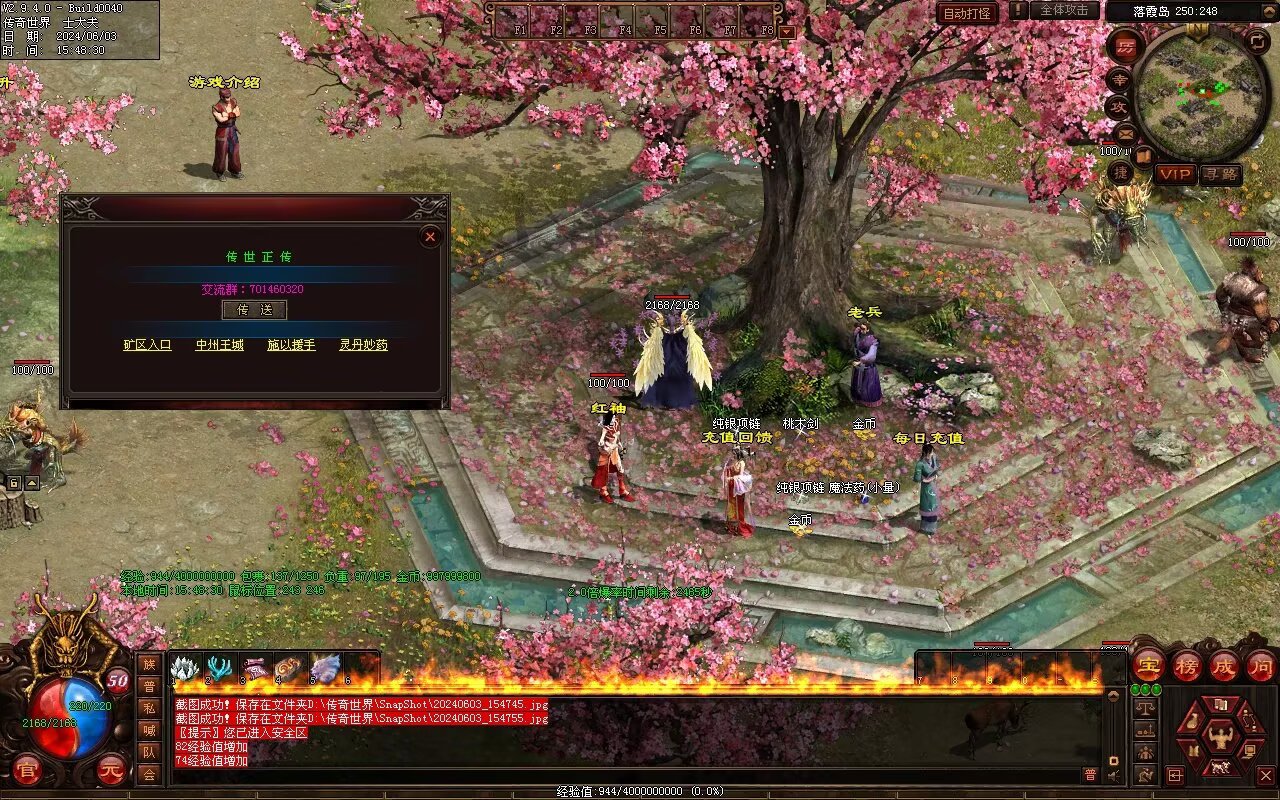Activate 寻路 pathfinding button
Viewport: 1280px width, 800px height.
(x=1220, y=174)
